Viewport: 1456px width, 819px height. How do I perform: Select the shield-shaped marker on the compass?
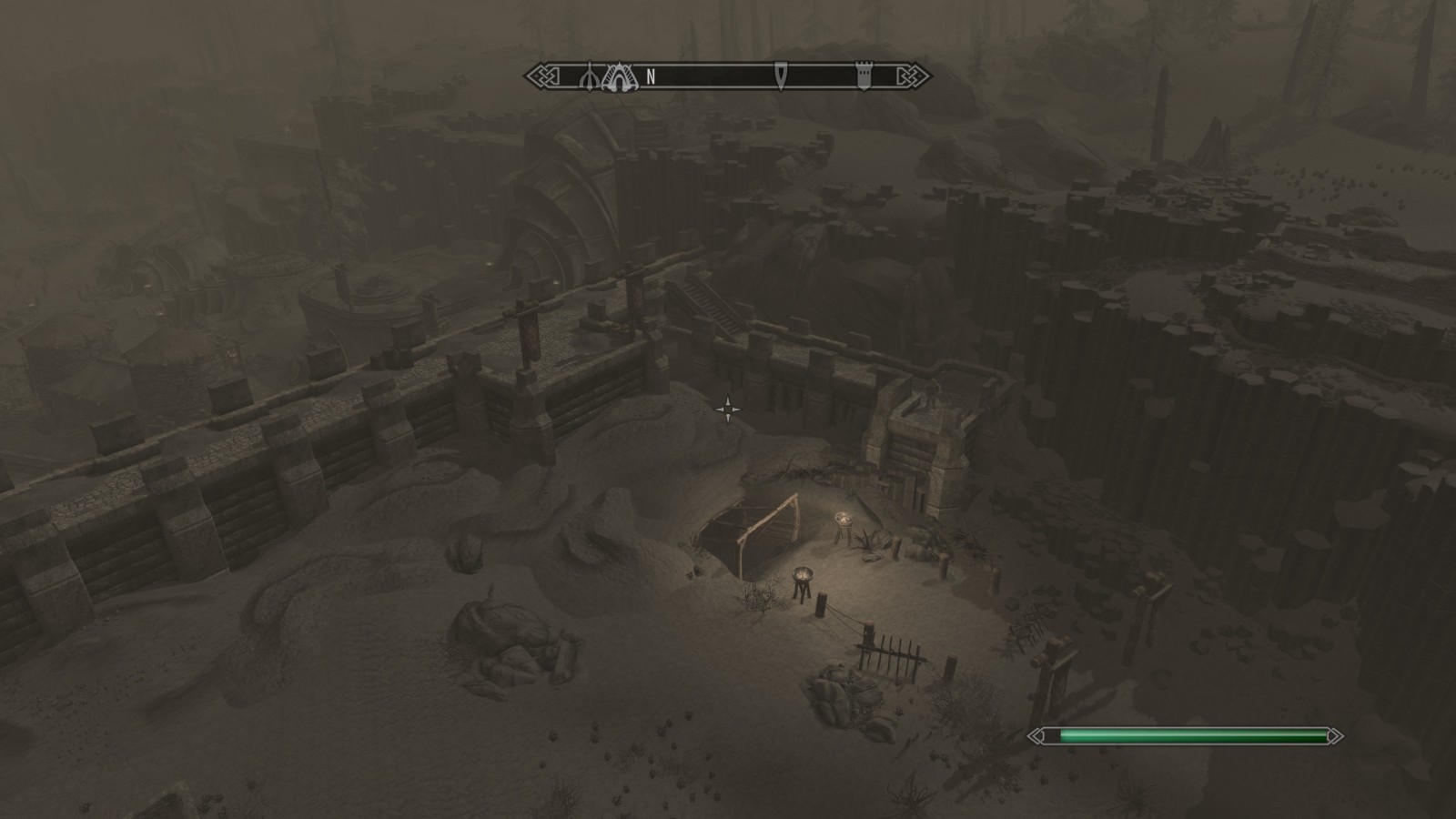[x=780, y=76]
